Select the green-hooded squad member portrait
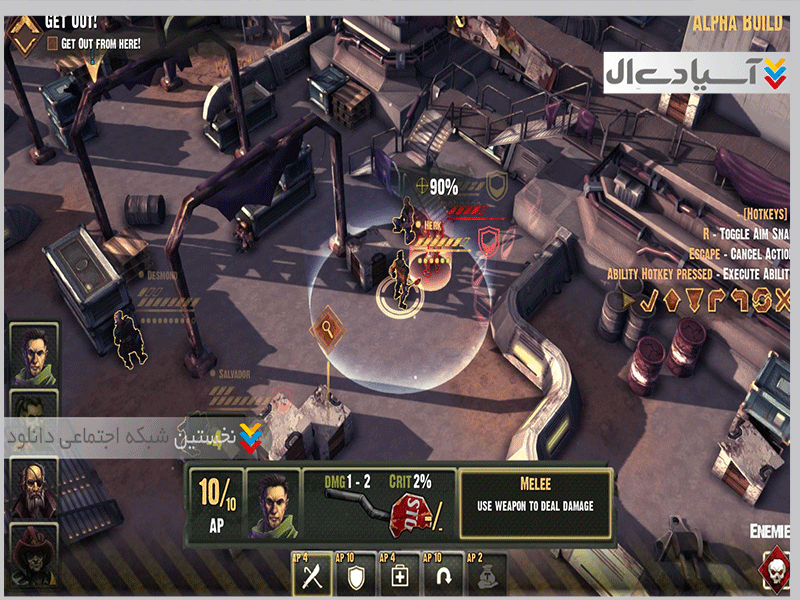 tap(33, 353)
